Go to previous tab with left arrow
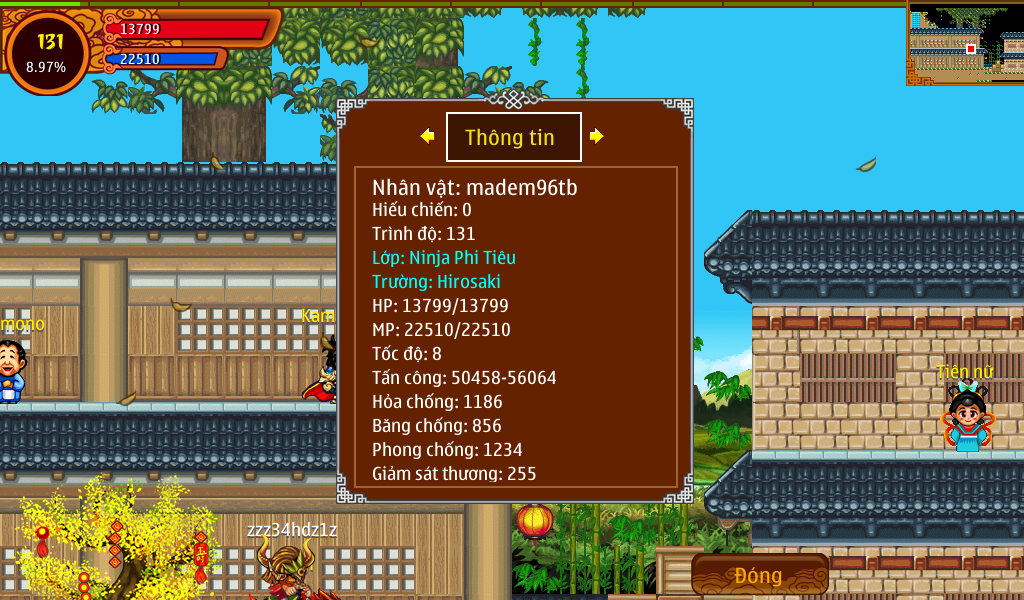The image size is (1024, 600). click(427, 136)
